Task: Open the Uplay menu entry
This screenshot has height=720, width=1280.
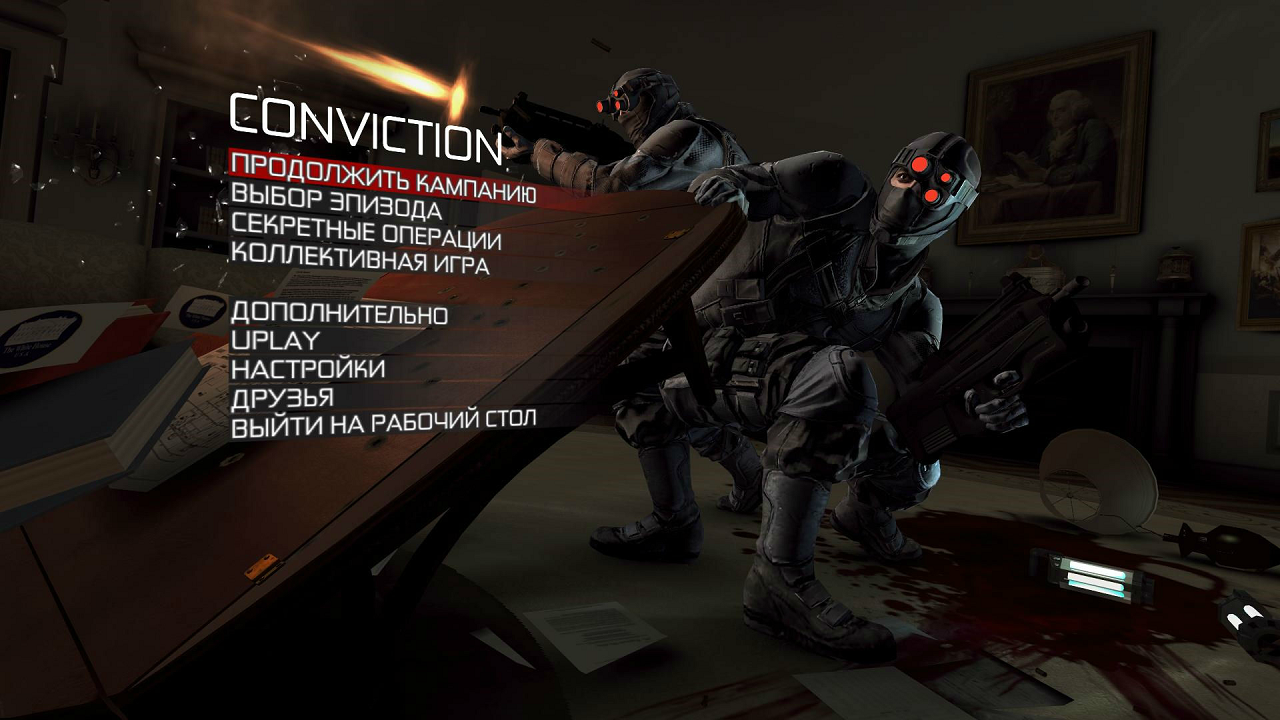Action: coord(275,341)
